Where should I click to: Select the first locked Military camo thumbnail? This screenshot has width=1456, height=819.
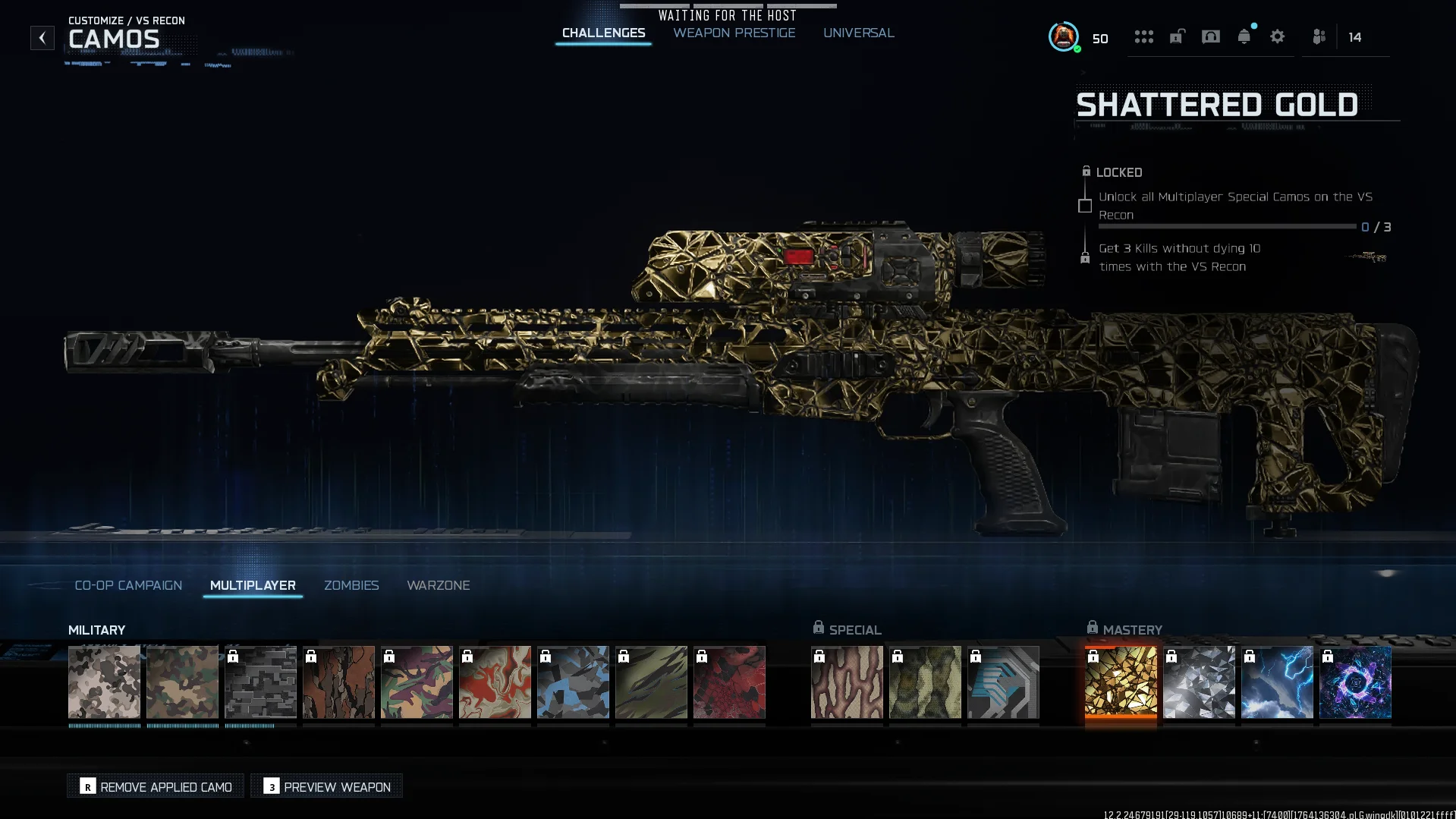260,682
